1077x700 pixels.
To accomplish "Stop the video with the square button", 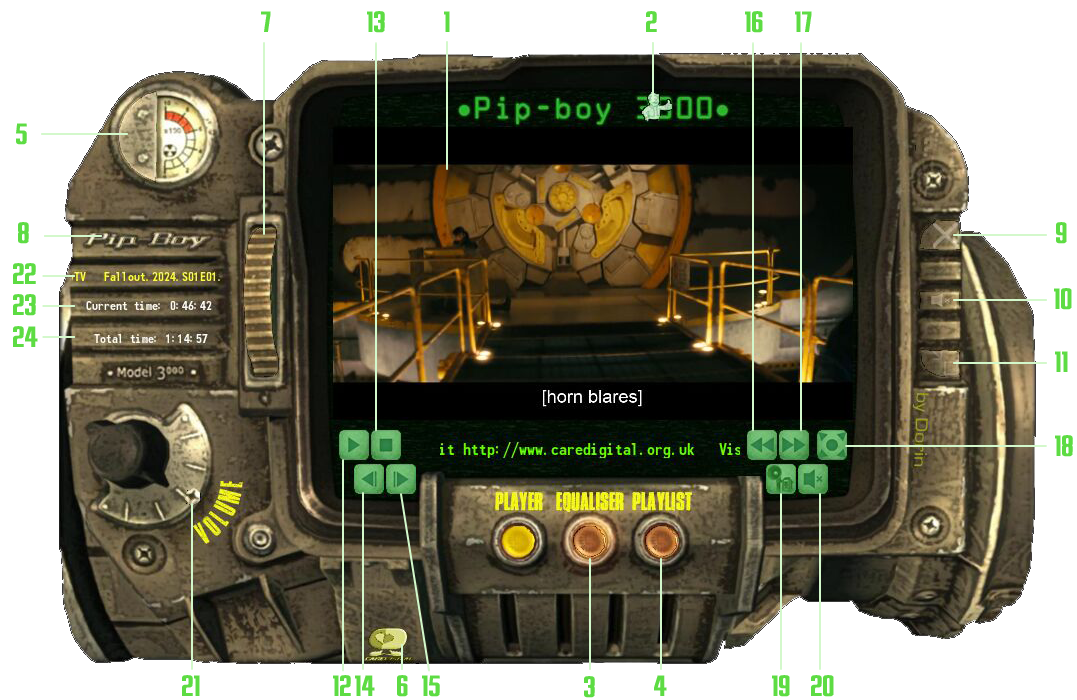I will pyautogui.click(x=386, y=445).
